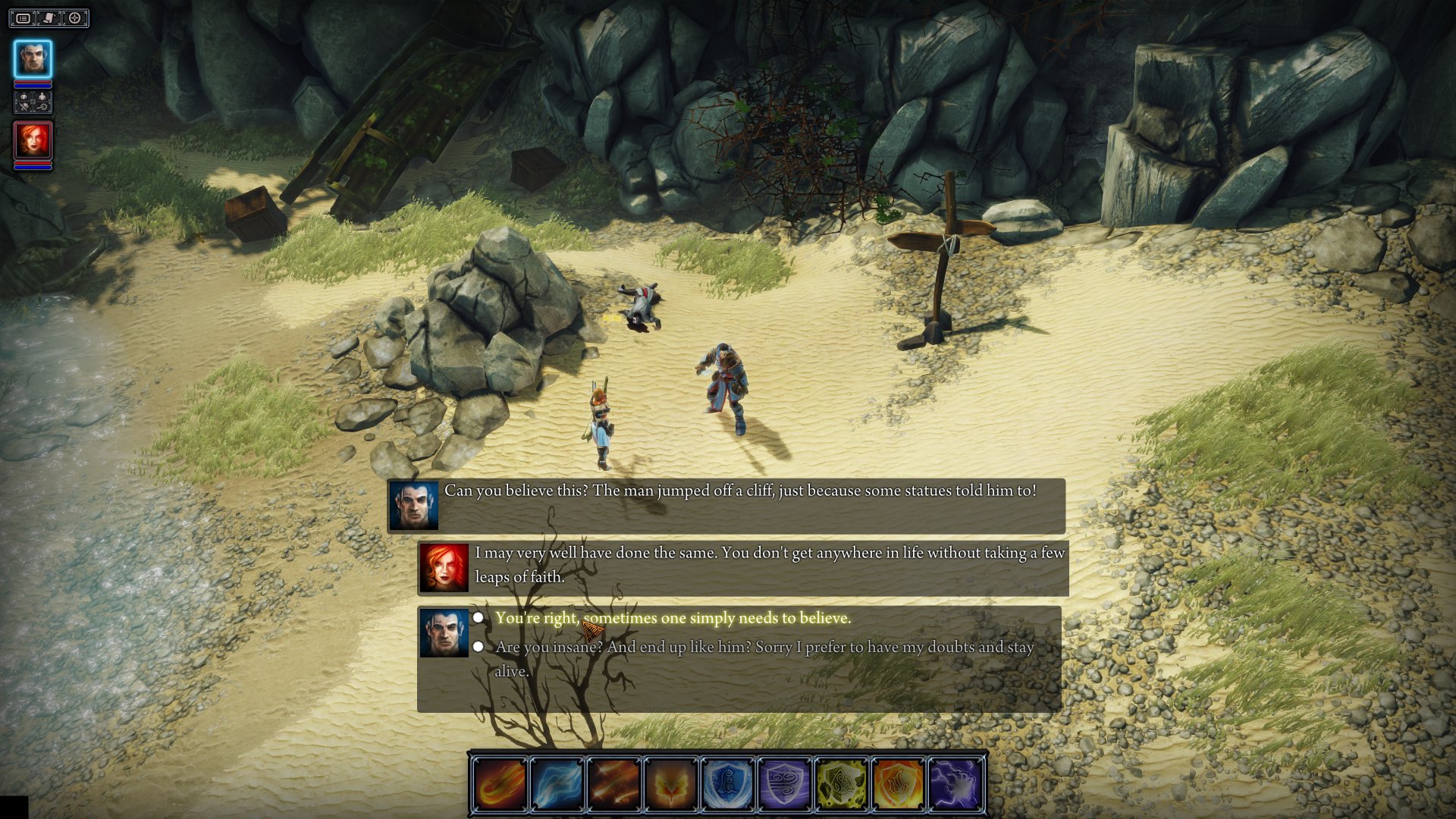1456x819 pixels.
Task: Activate the purple air shield skill
Action: coord(784,784)
